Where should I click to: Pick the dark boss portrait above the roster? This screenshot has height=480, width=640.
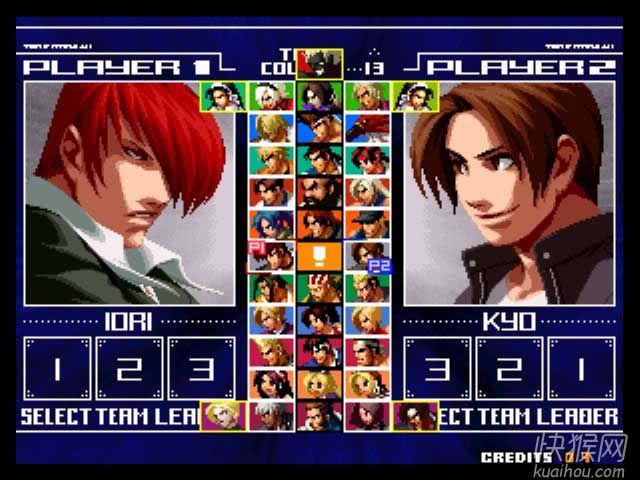tap(319, 64)
